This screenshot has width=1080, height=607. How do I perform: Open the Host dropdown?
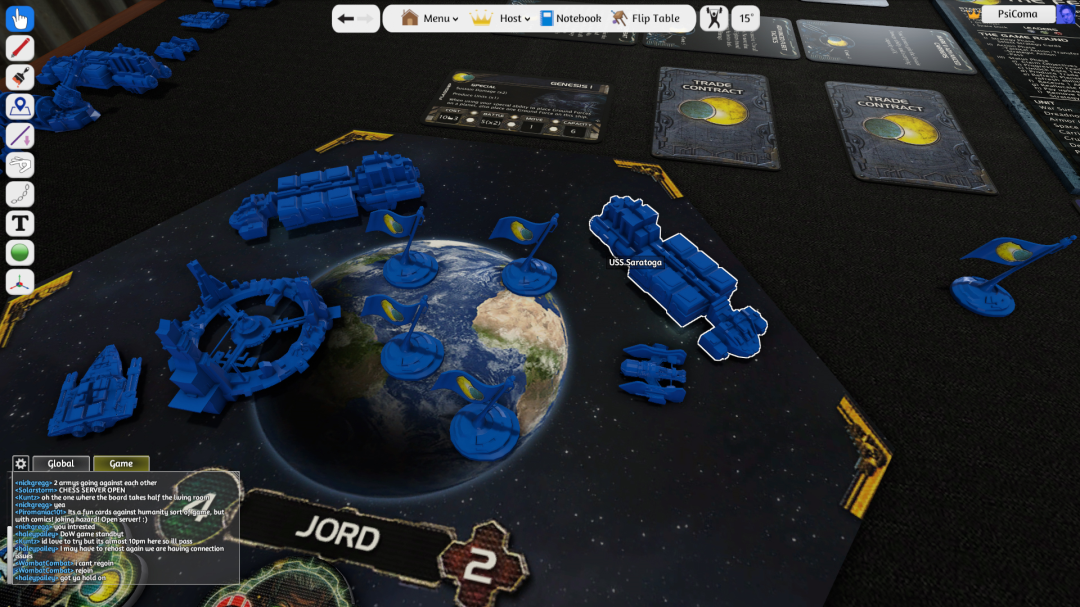(501, 18)
